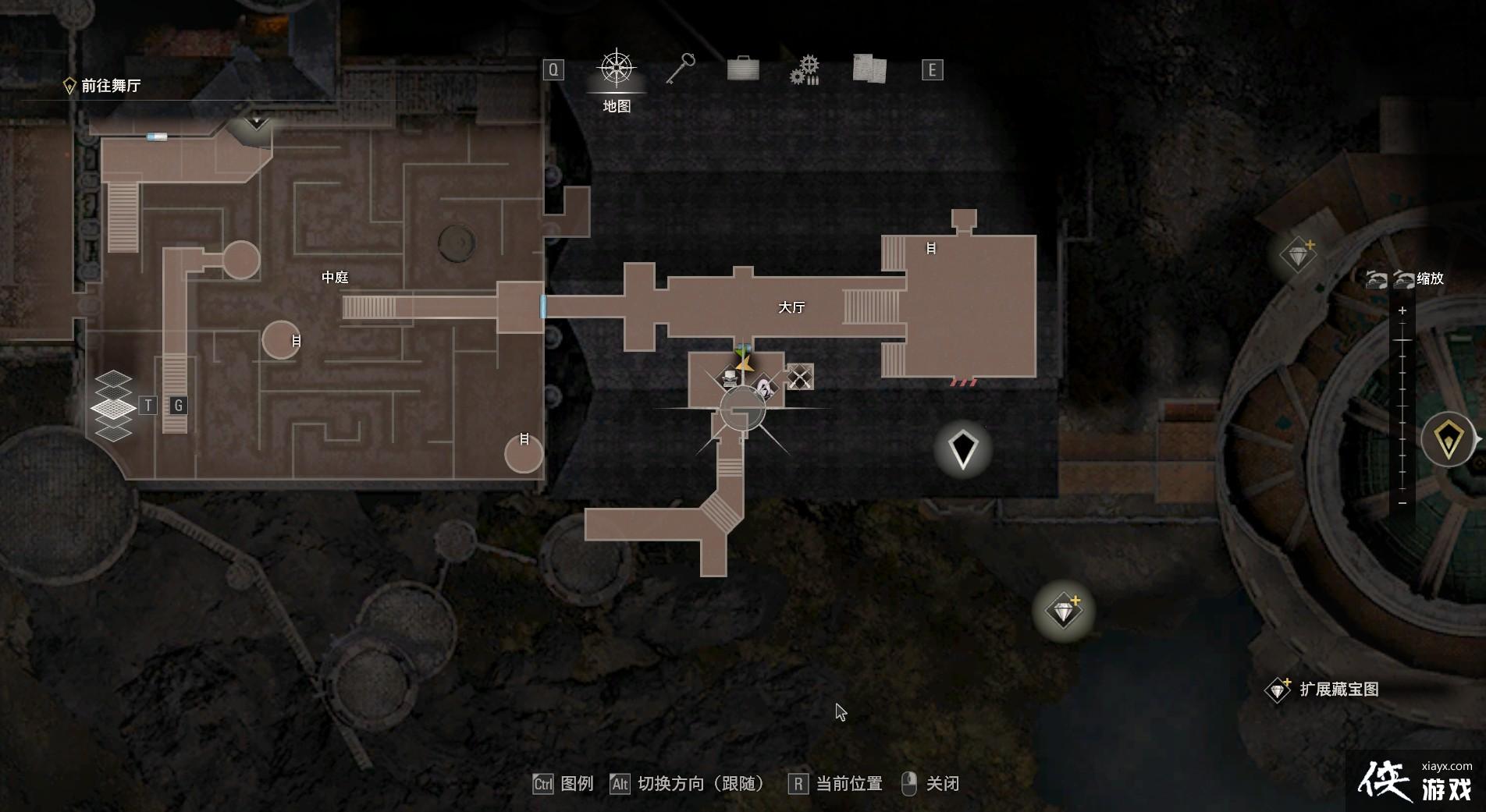Toggle map orientation follow mode
This screenshot has height=812, width=1486.
[688, 784]
